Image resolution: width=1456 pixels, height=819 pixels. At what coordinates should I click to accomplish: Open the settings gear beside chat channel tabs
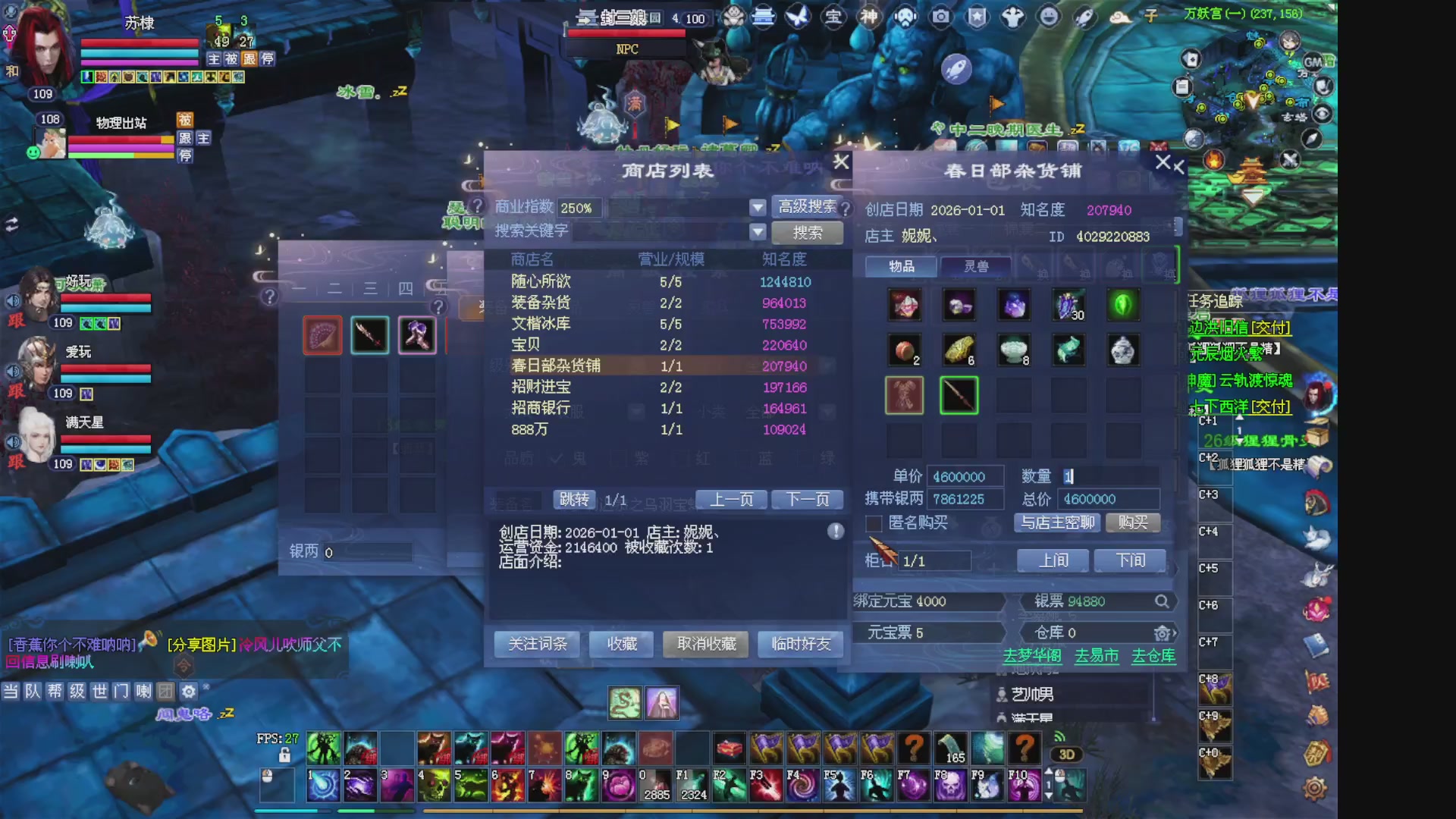pos(187,692)
